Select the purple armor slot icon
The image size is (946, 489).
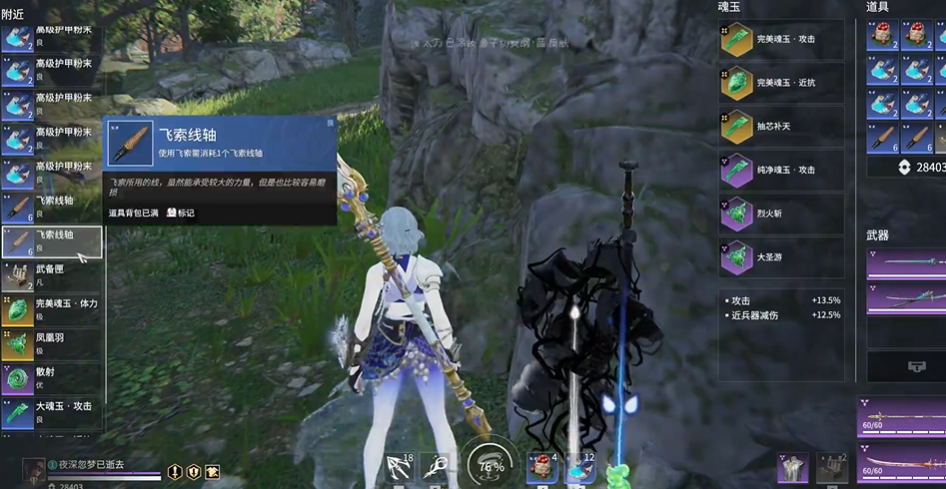792,468
